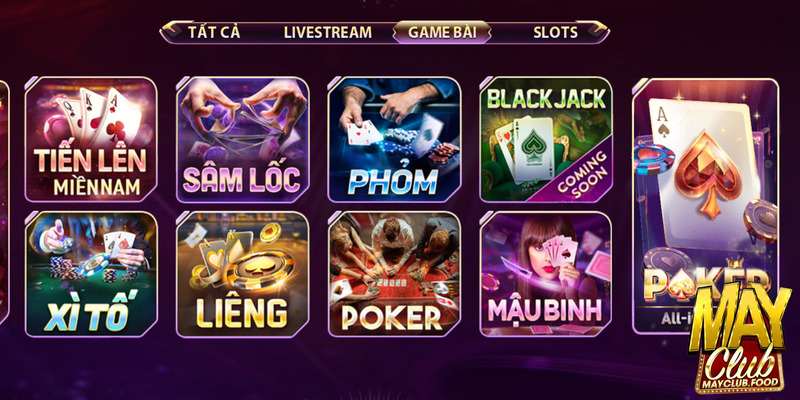This screenshot has width=800, height=400.
Task: Open the Livestream tab
Action: click(x=327, y=32)
